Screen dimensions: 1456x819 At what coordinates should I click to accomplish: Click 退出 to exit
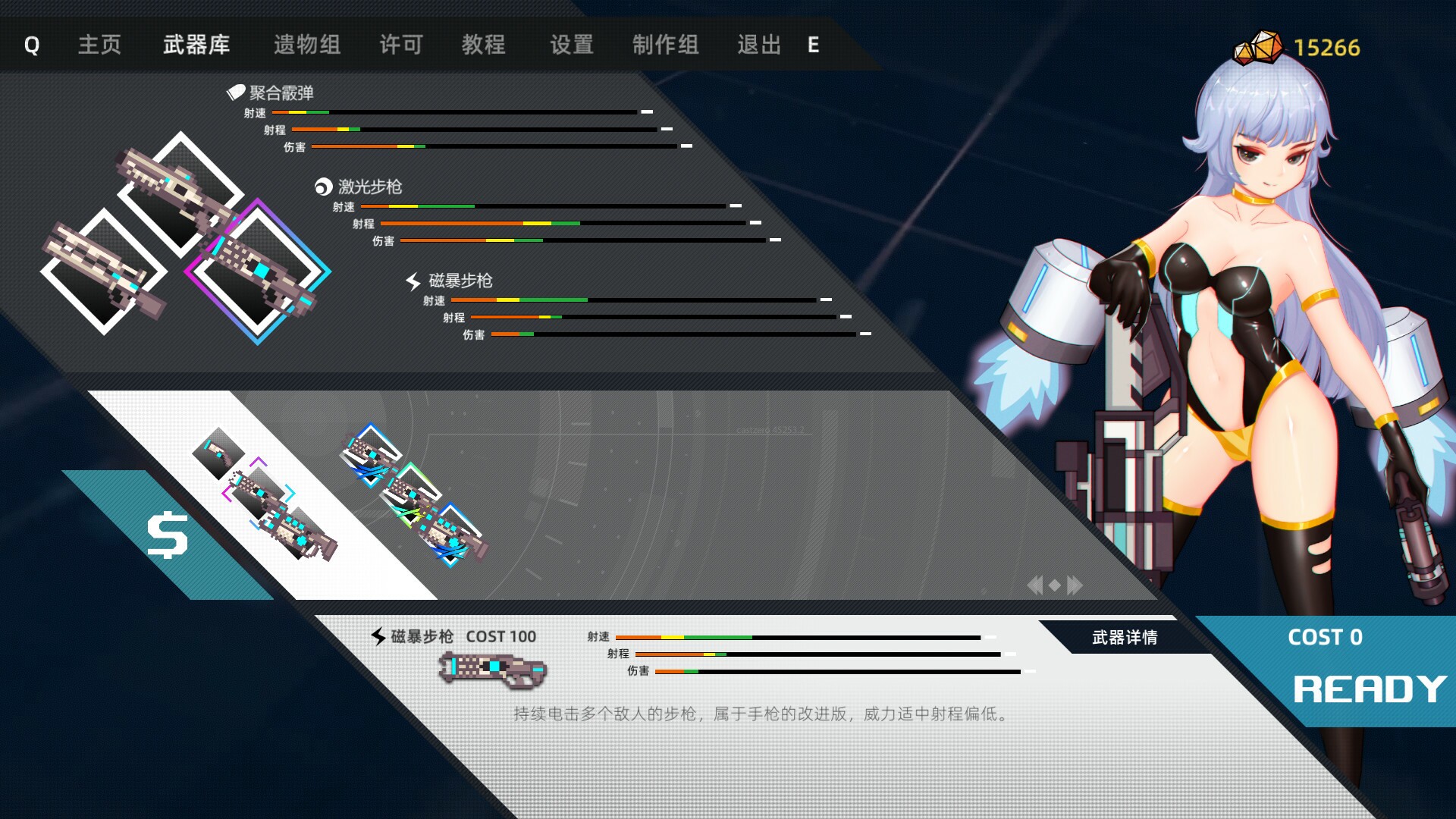[x=758, y=45]
